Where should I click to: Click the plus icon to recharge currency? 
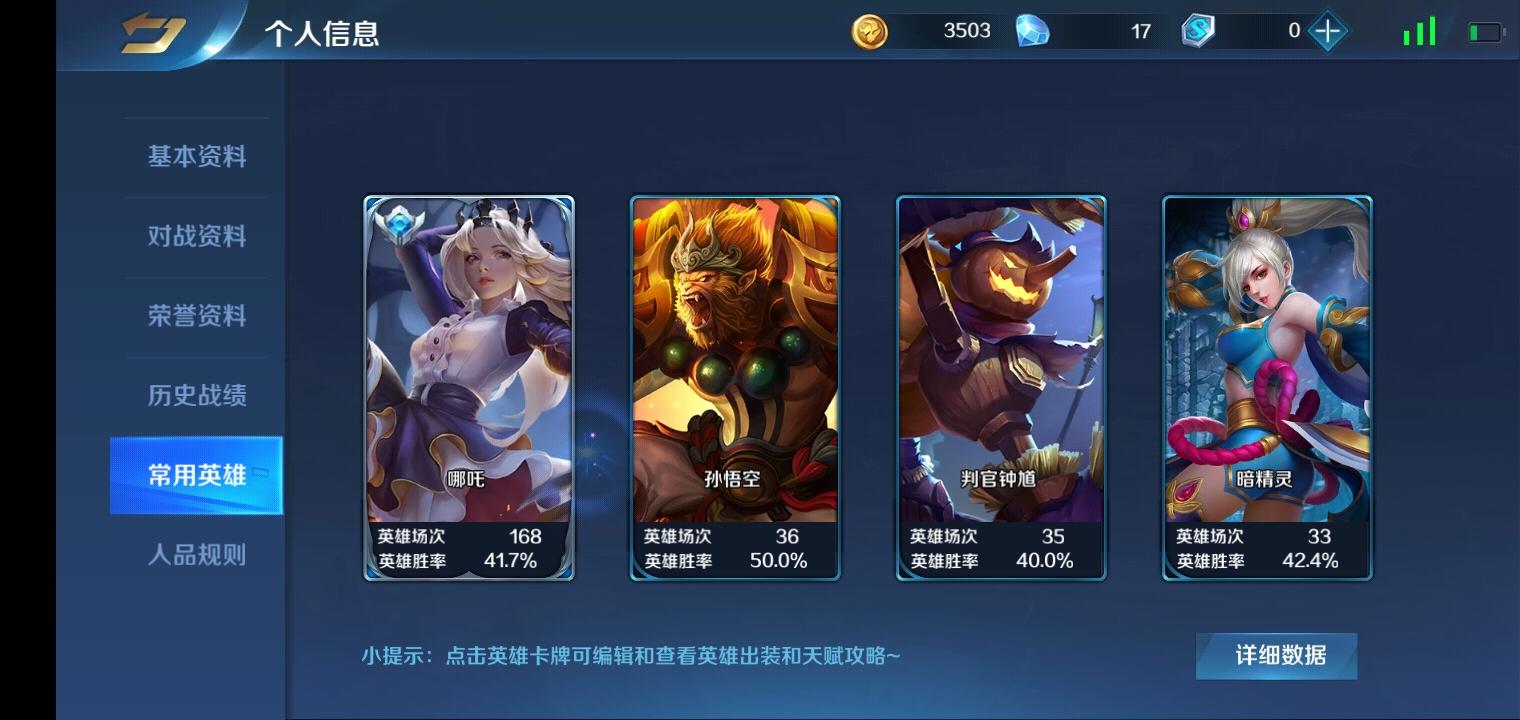pyautogui.click(x=1328, y=31)
